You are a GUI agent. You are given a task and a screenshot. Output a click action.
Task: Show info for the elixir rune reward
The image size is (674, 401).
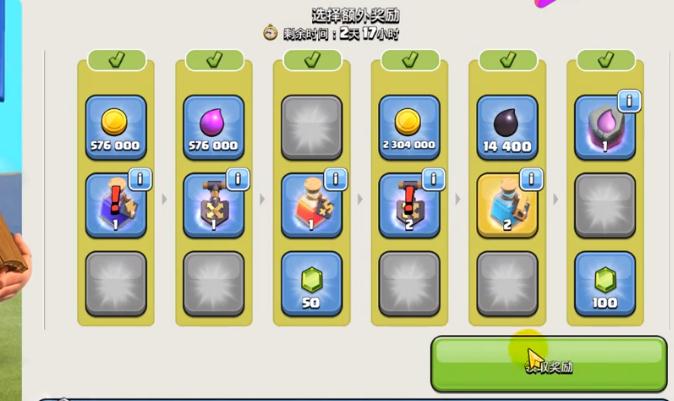[x=628, y=100]
